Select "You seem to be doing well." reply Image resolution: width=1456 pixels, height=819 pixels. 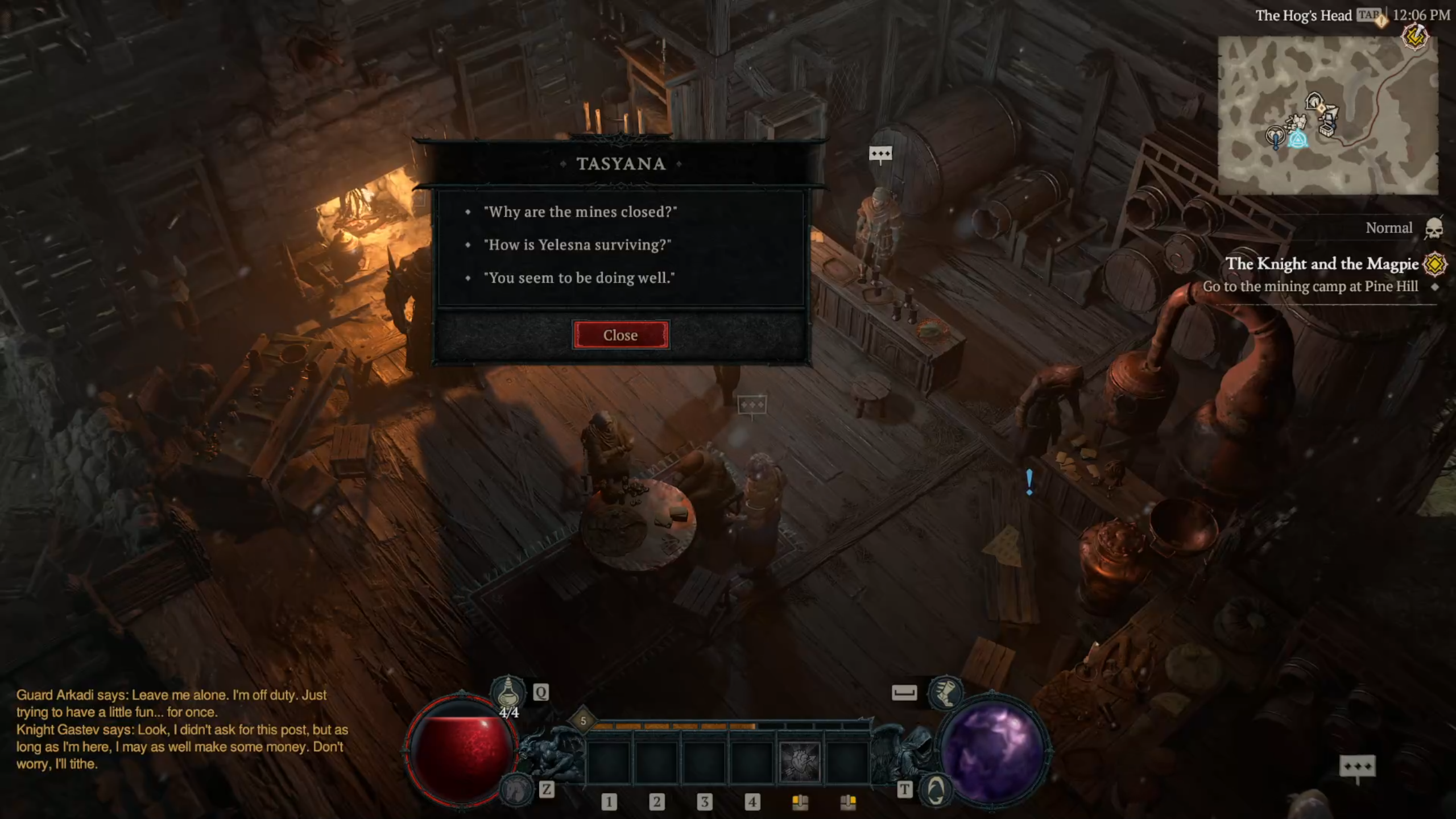pos(578,278)
